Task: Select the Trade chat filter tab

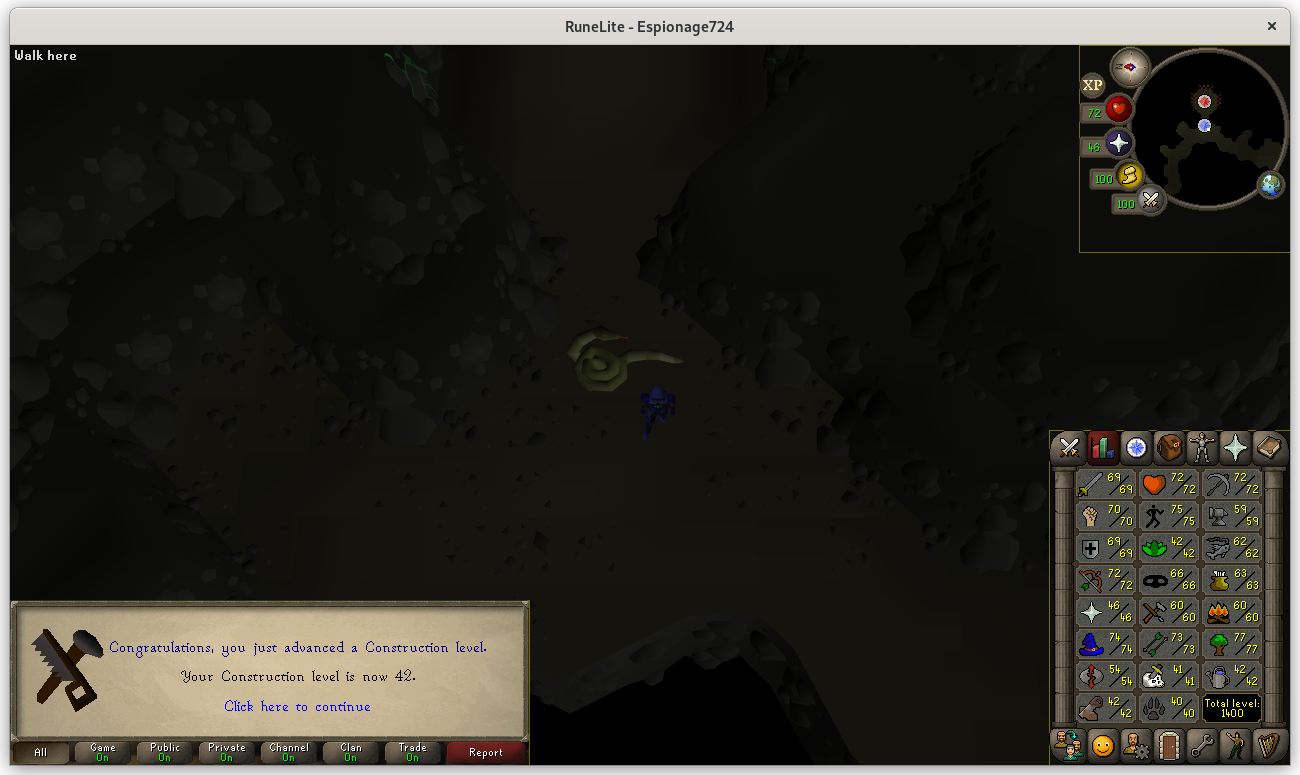Action: [412, 752]
